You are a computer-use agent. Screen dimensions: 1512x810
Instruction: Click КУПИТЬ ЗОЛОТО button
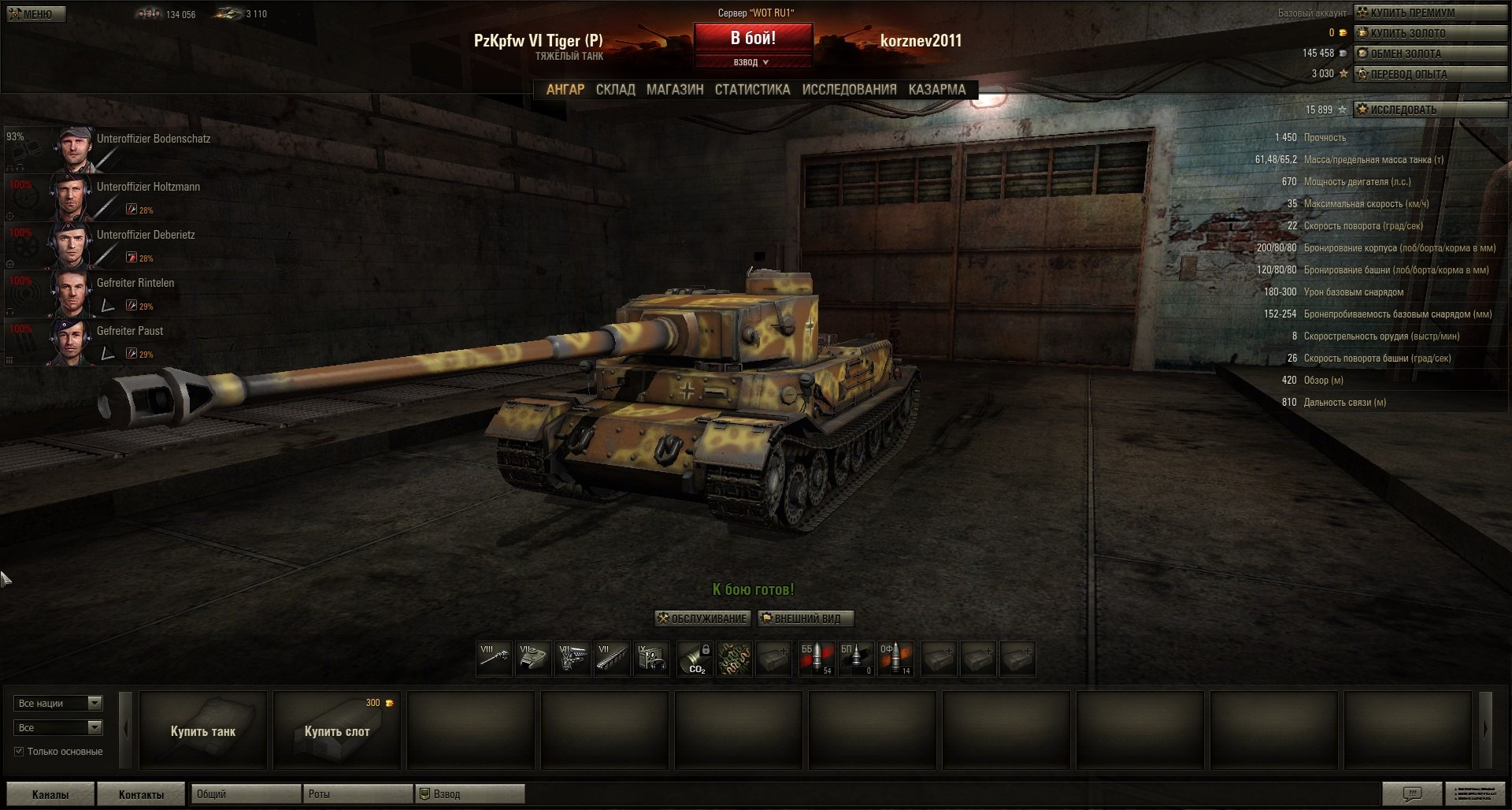[x=1429, y=33]
